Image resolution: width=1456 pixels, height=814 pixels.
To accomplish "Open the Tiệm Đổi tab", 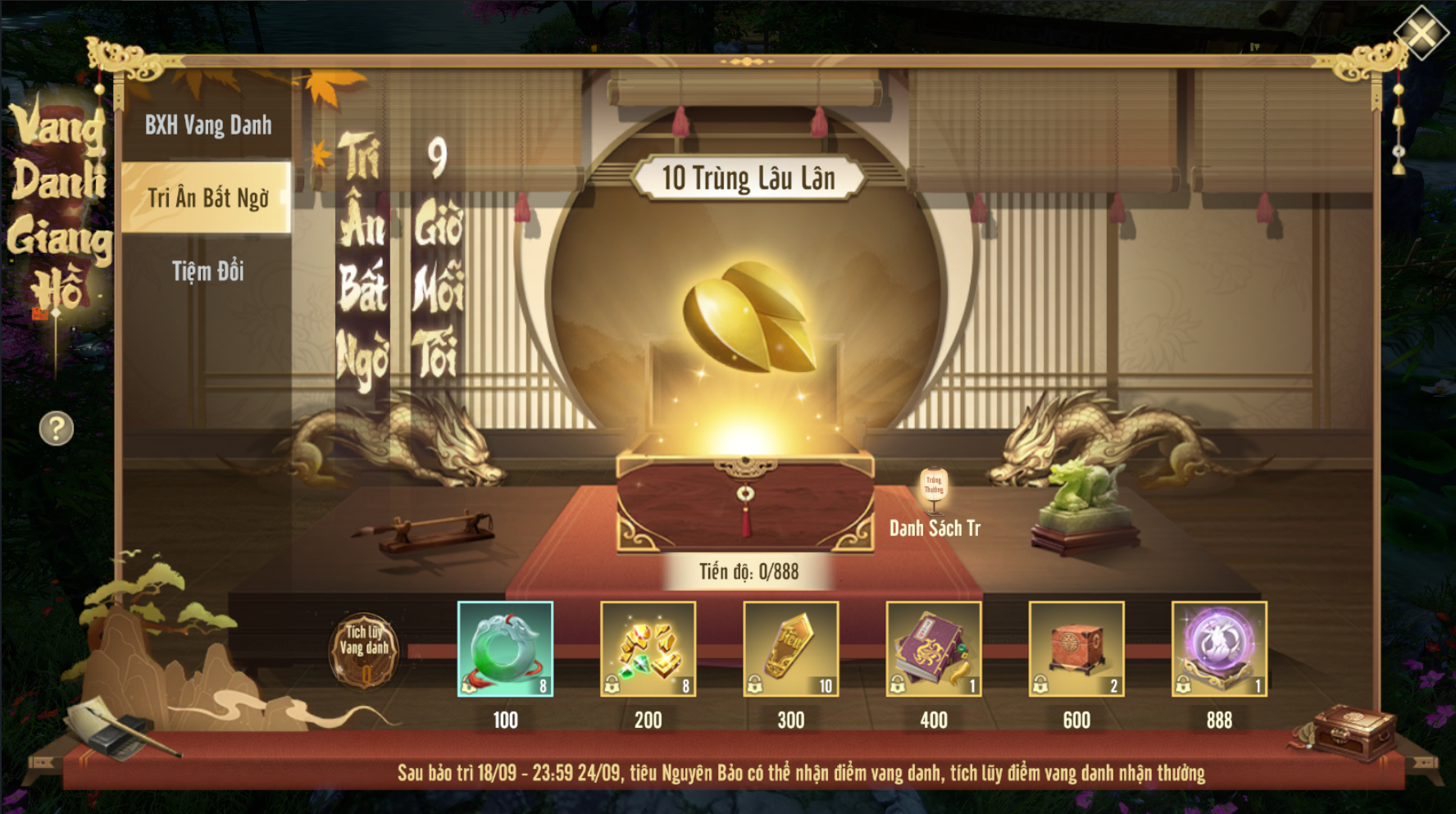I will (x=207, y=271).
